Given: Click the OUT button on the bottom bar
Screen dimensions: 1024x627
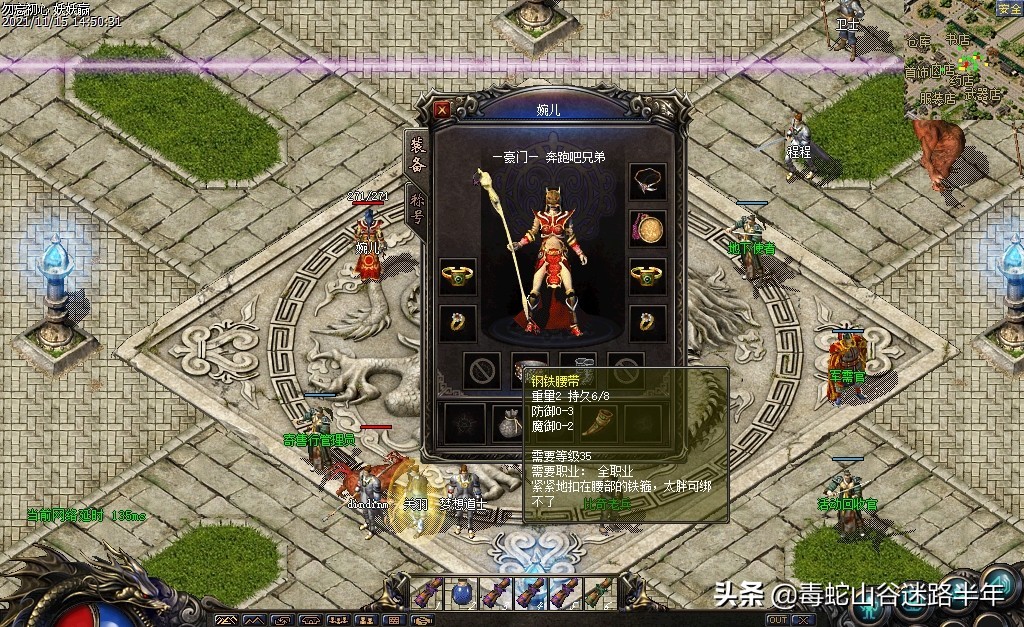Looking at the screenshot, I should click(x=777, y=620).
